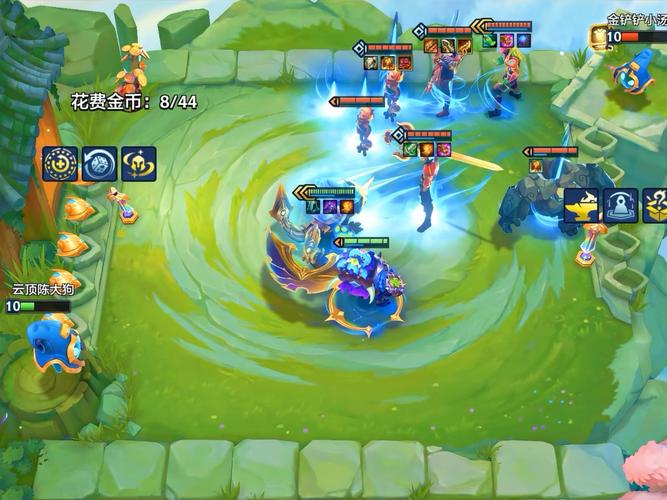This screenshot has height=500, width=667.
Task: View the golden anvil augment icon
Action: point(581,205)
